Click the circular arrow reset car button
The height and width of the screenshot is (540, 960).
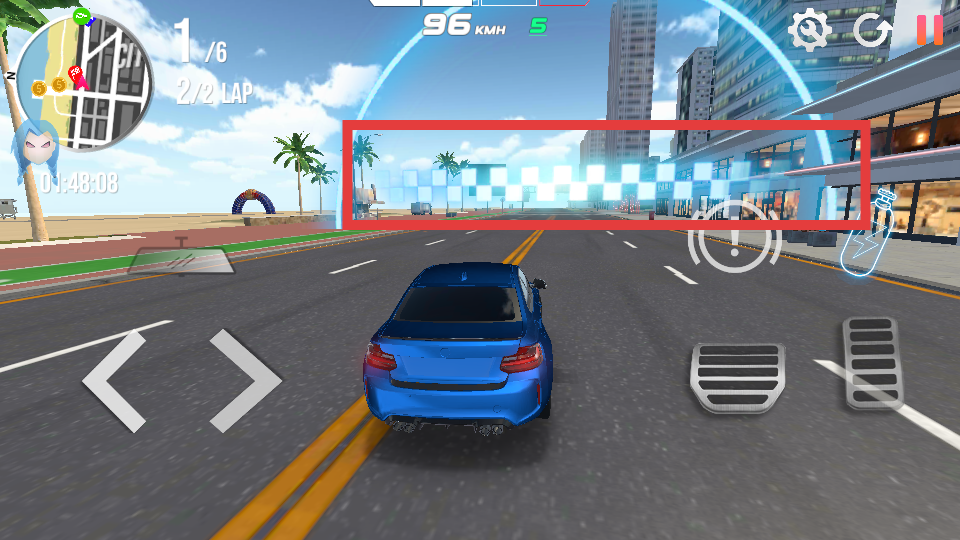tap(872, 31)
